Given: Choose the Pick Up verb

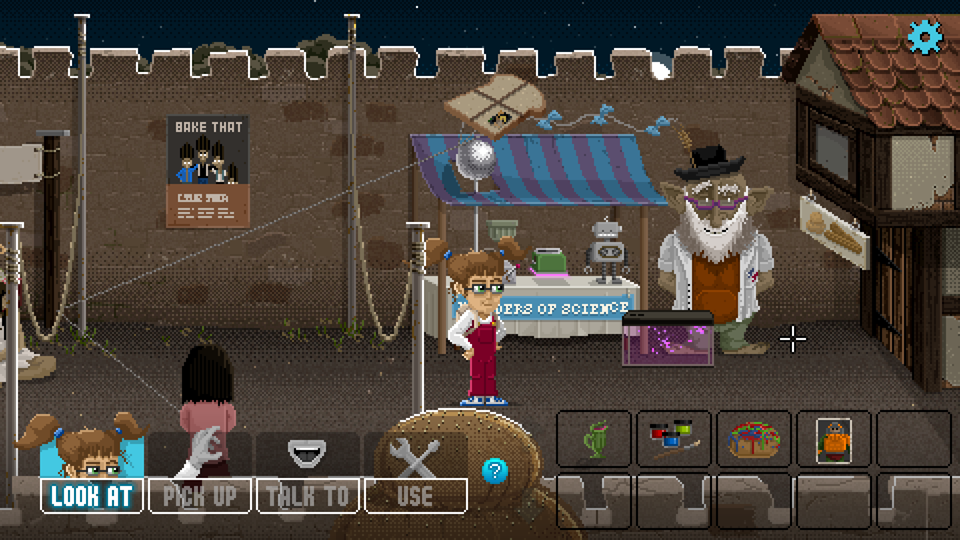Looking at the screenshot, I should (200, 495).
